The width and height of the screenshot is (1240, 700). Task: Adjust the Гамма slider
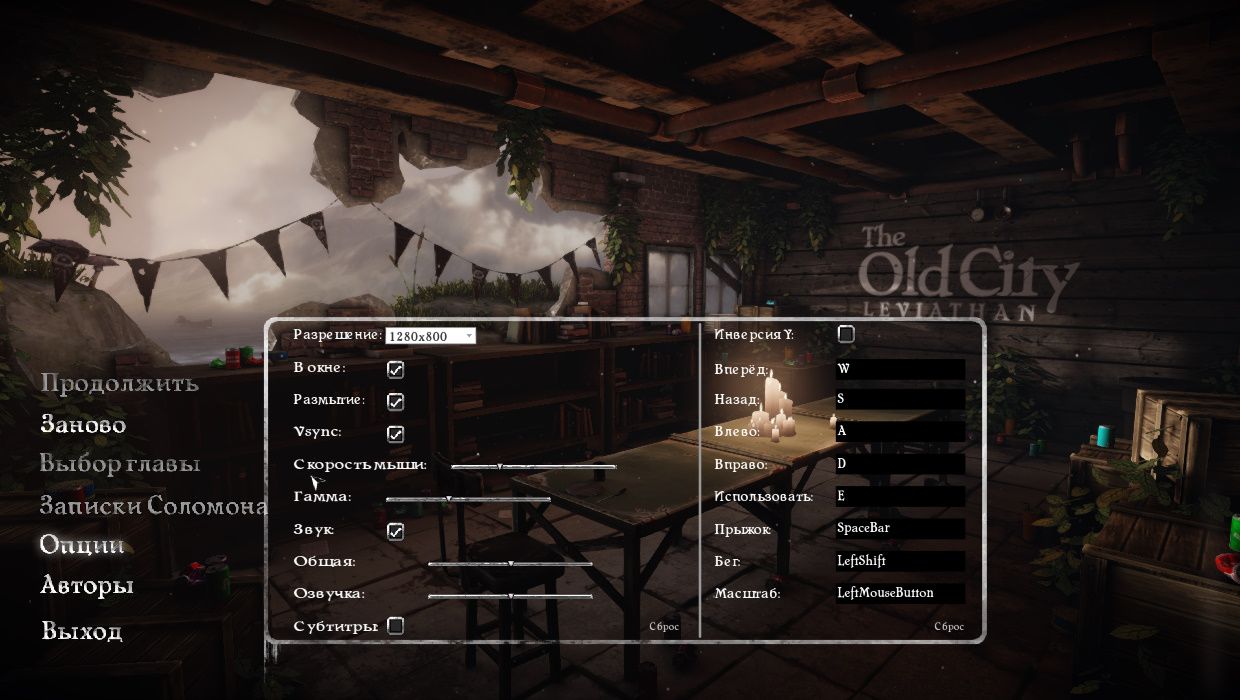click(x=448, y=498)
